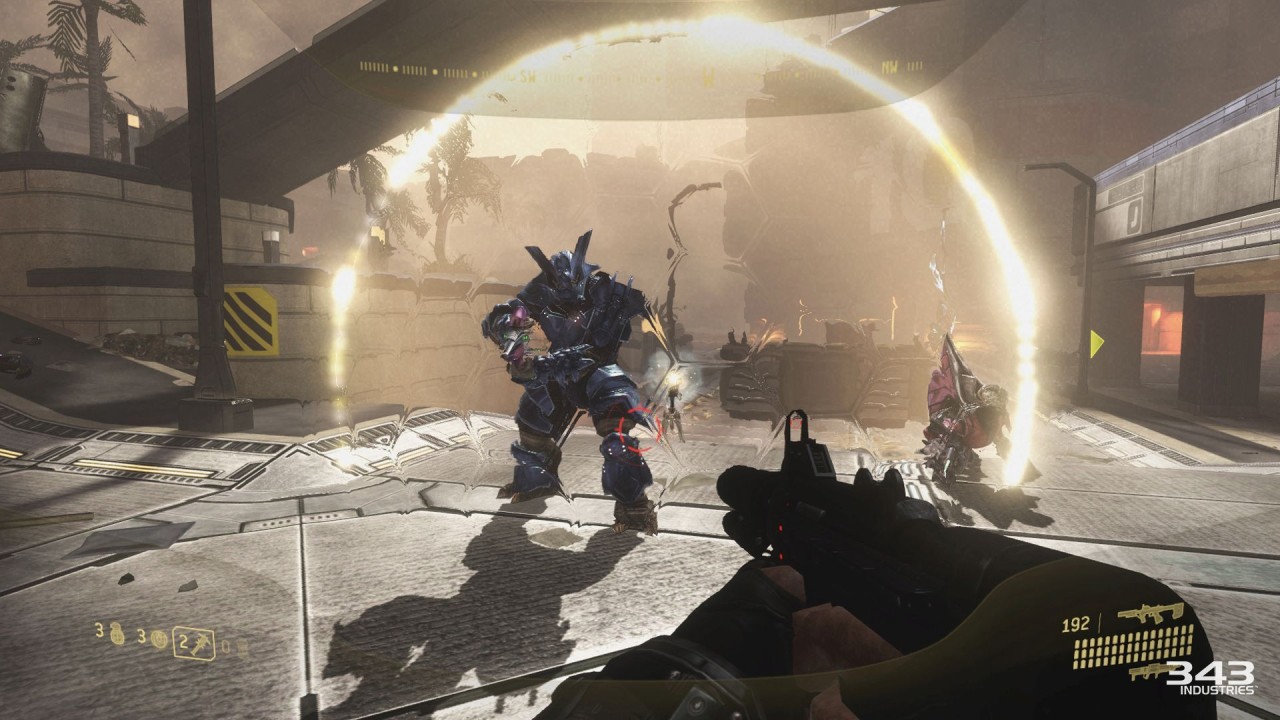Click the equipped SMG weapon icon
The image size is (1280, 720).
coord(1150,614)
